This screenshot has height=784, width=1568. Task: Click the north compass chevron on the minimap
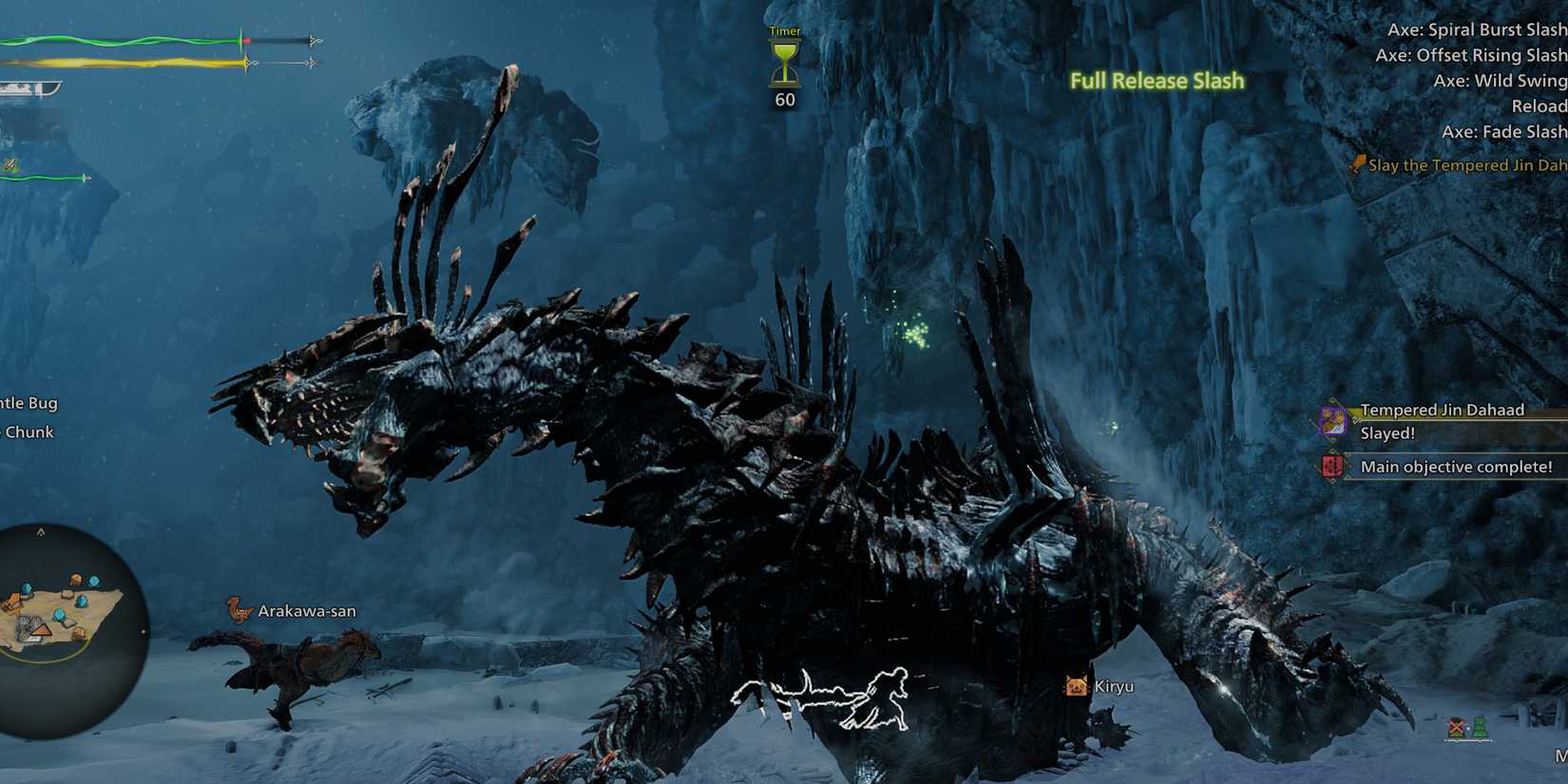41,532
